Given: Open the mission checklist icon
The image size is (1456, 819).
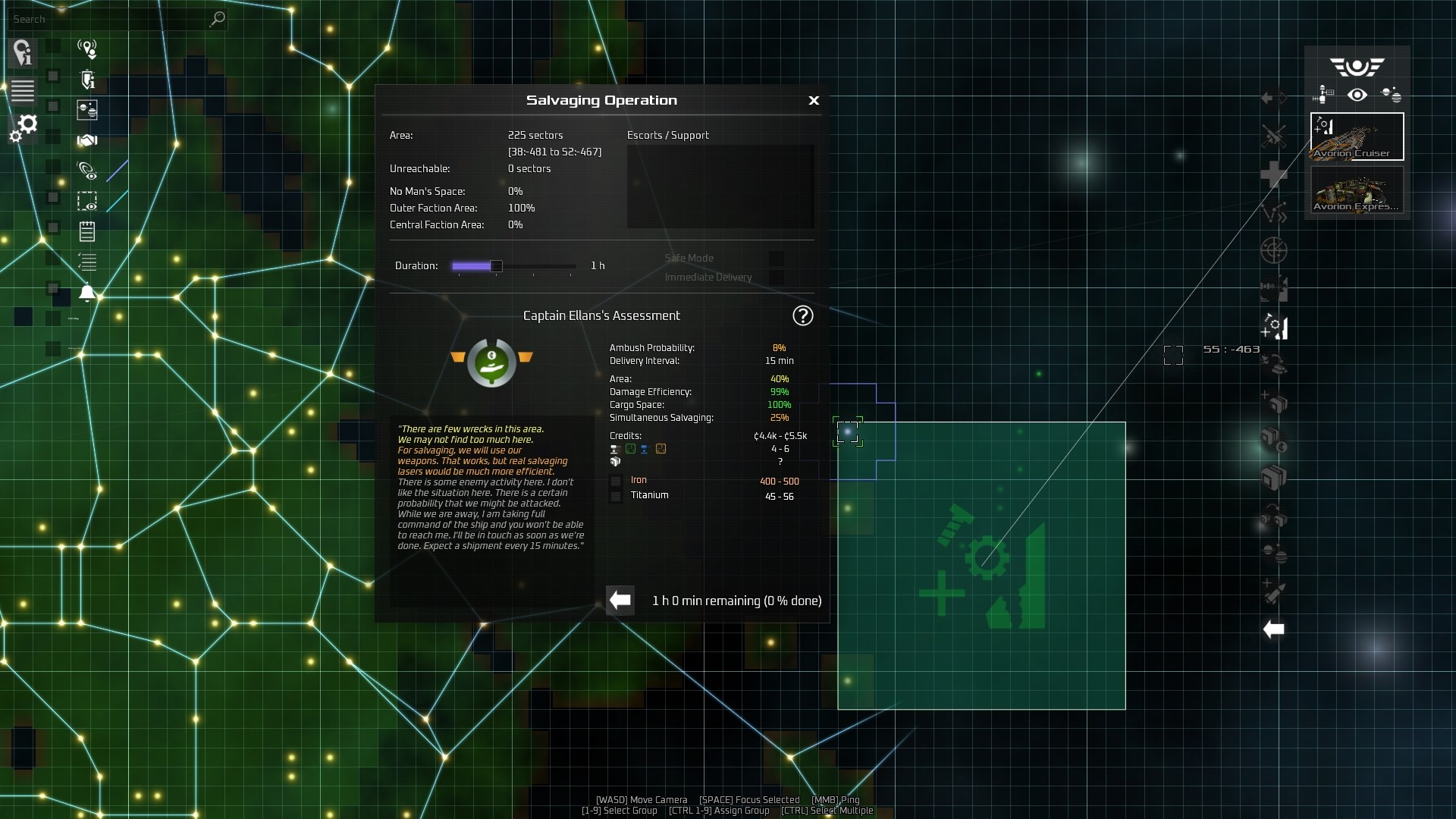Looking at the screenshot, I should 87,262.
